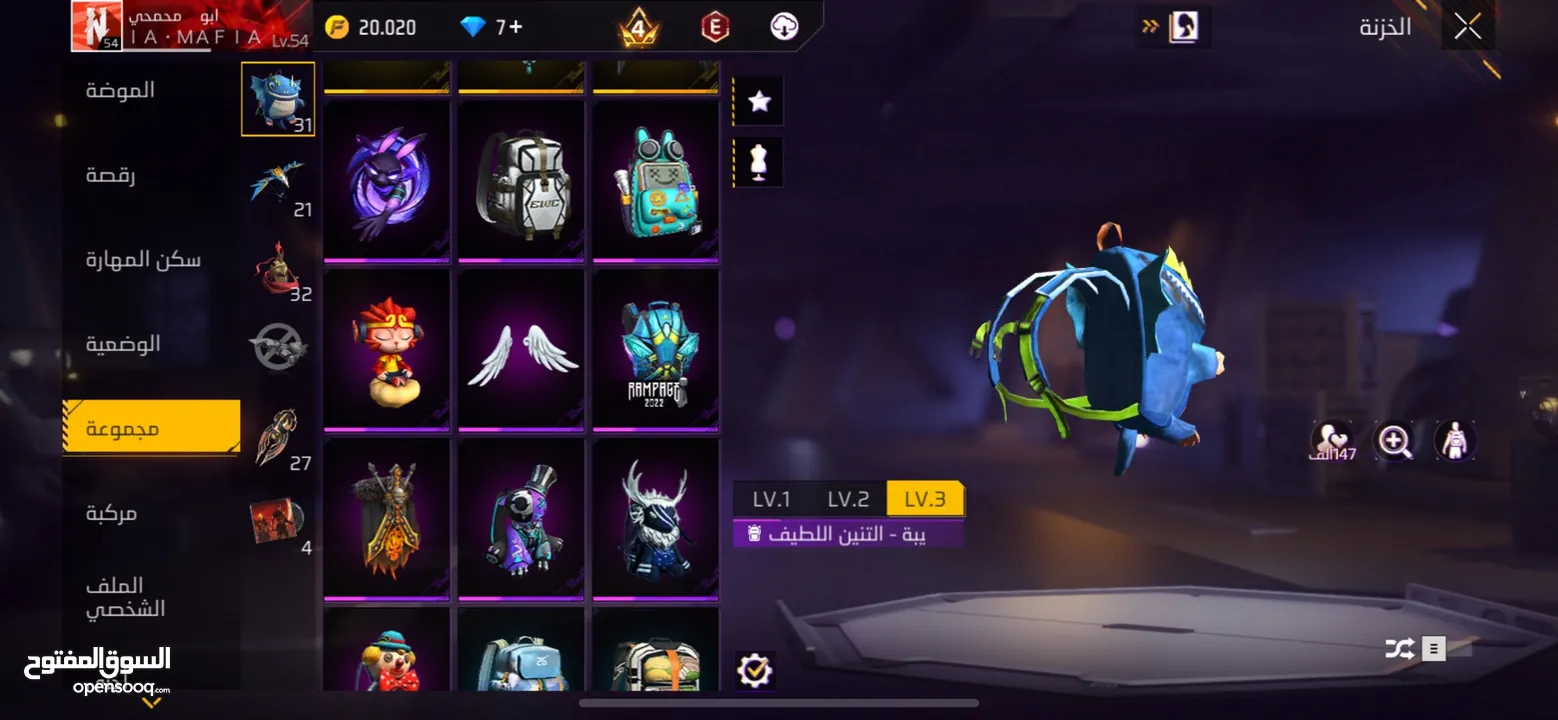Choose the purple rabbit vortex backpack
The width and height of the screenshot is (1558, 720).
pyautogui.click(x=387, y=180)
